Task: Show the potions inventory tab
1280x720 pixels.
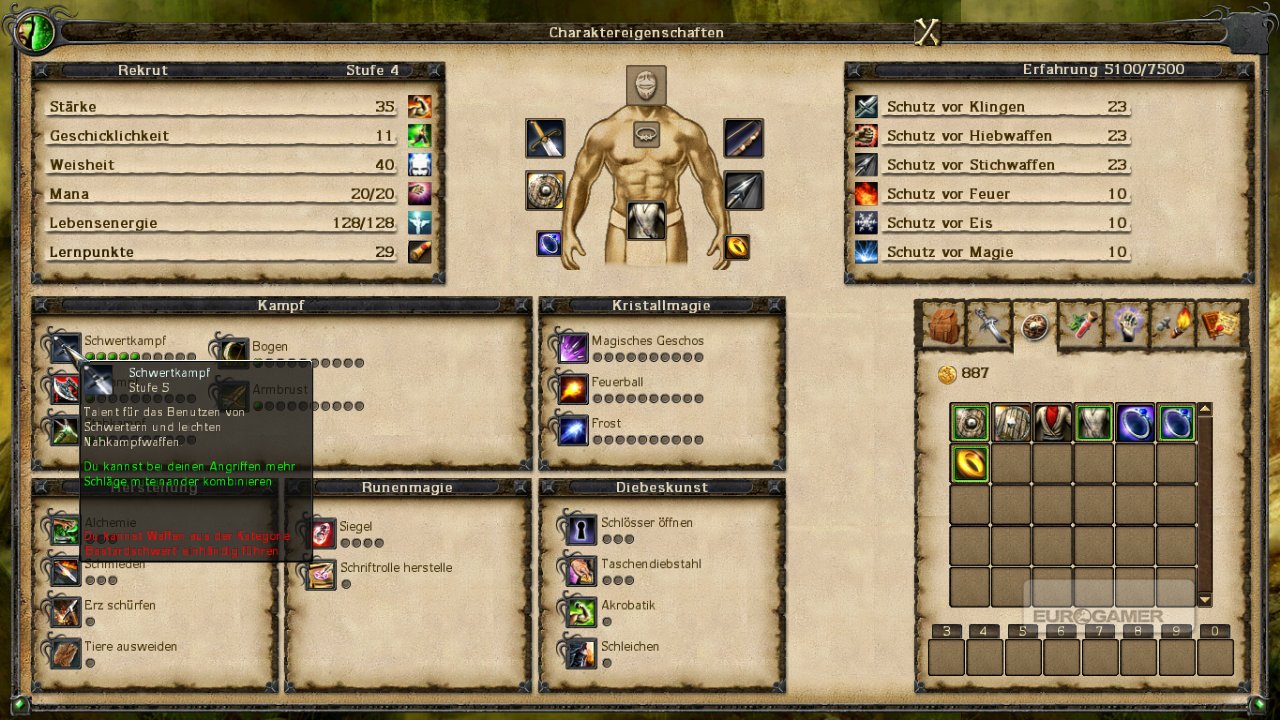Action: coord(1081,325)
